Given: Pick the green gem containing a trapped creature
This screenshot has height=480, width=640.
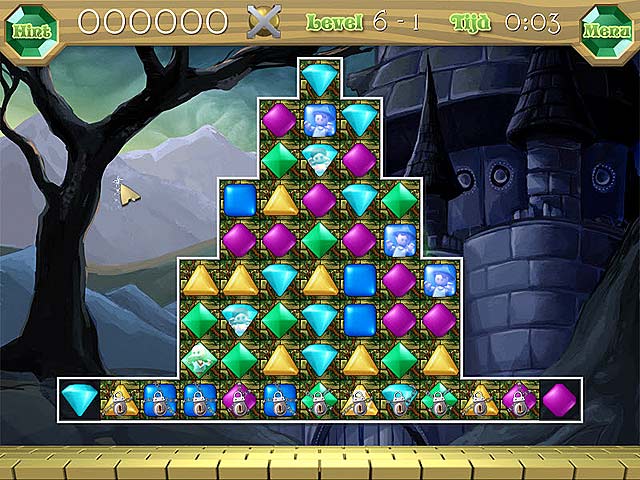Looking at the screenshot, I should (x=199, y=358).
